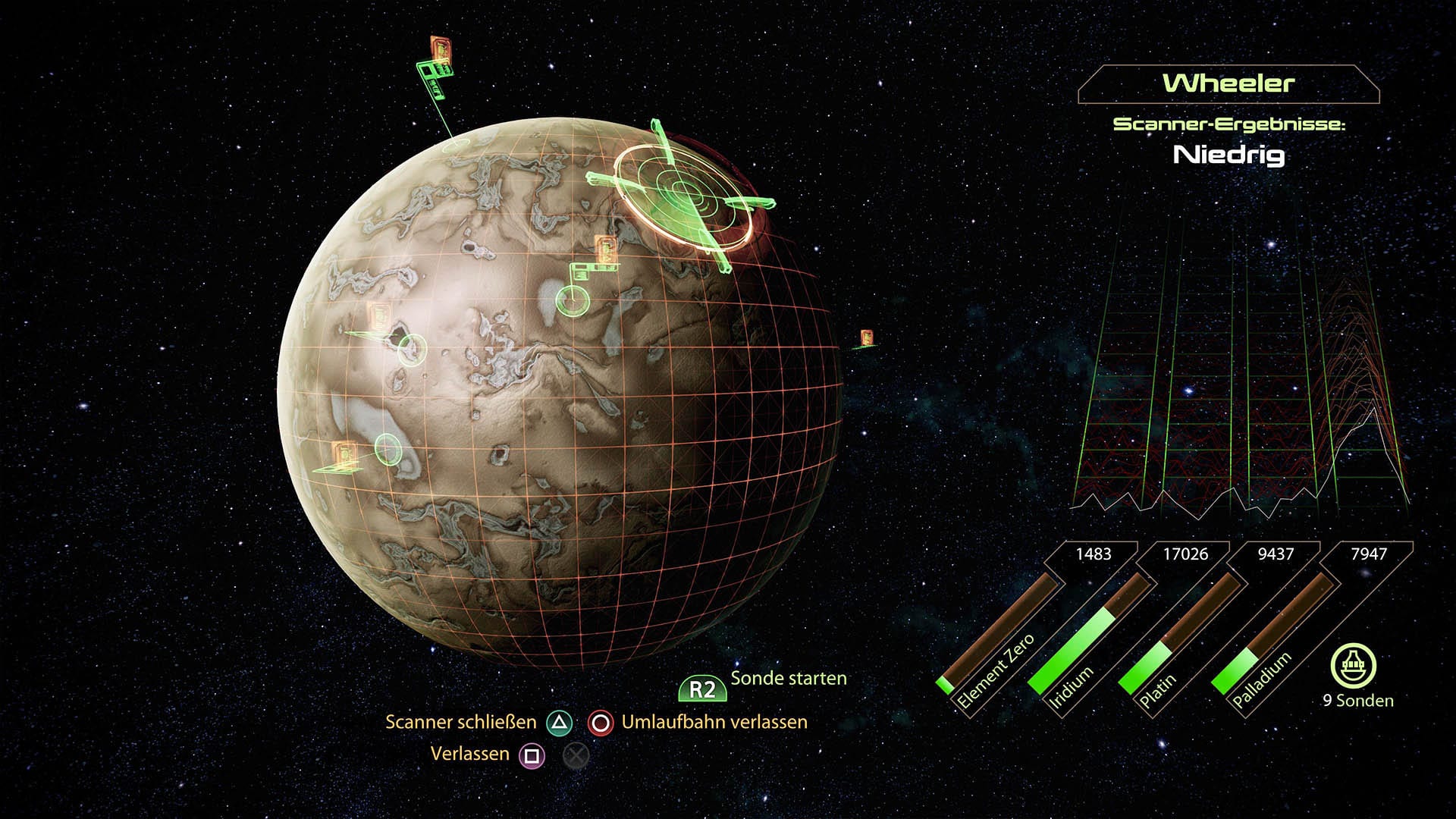
Task: Select Umlaufbahn verlassen
Action: coord(714,722)
